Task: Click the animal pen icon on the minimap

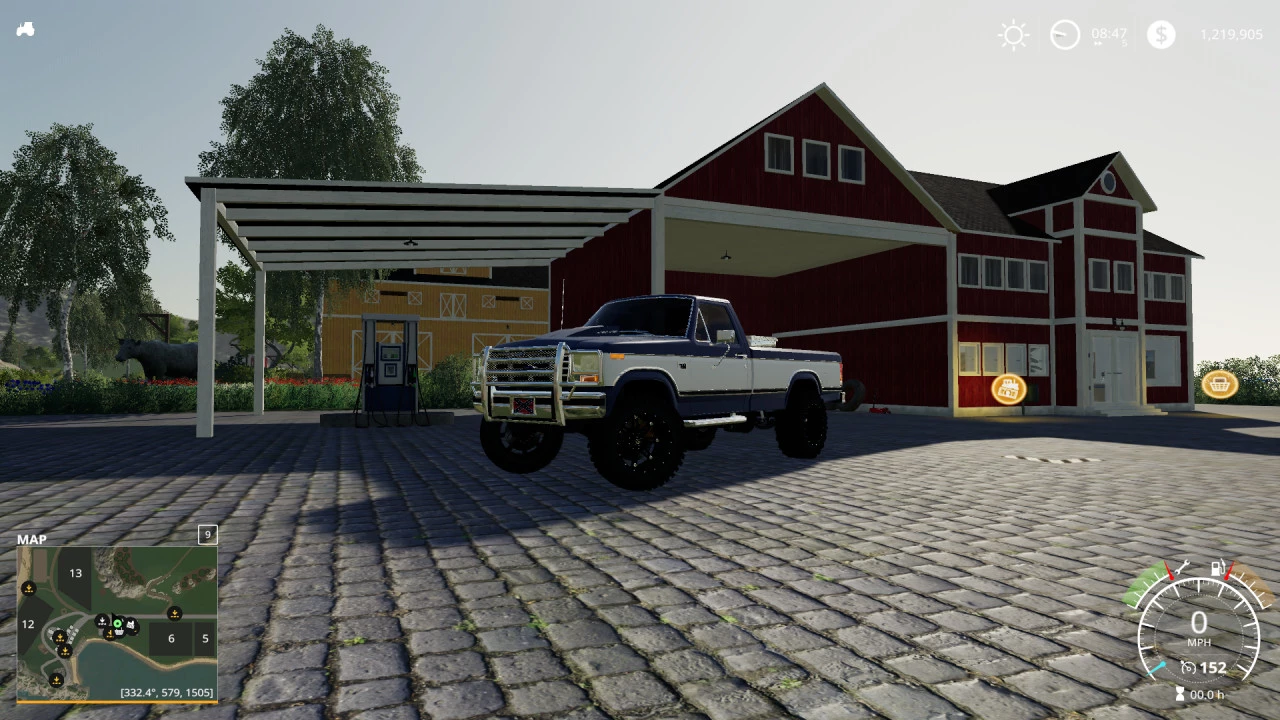Action: click(x=130, y=624)
